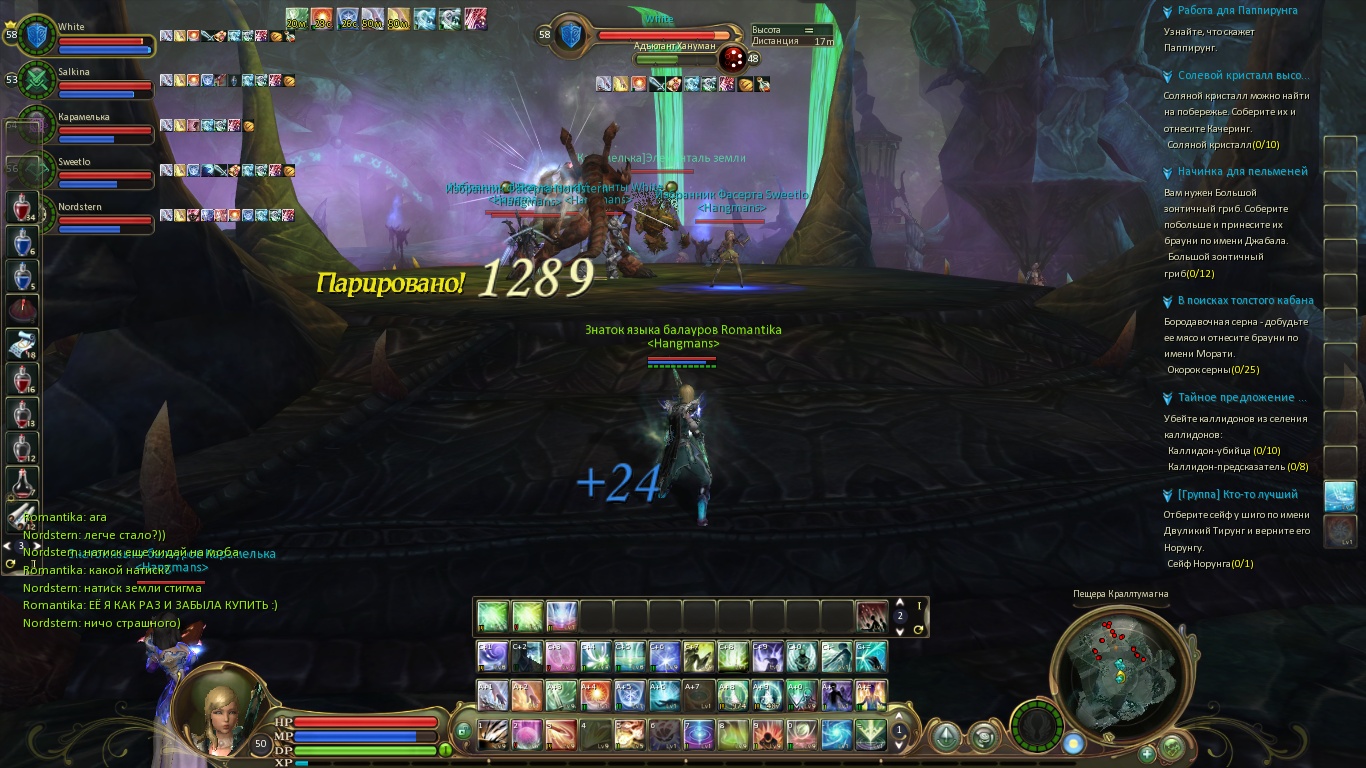Use the C+1 purple swirl skill
Image resolution: width=1366 pixels, height=768 pixels.
pos(493,656)
